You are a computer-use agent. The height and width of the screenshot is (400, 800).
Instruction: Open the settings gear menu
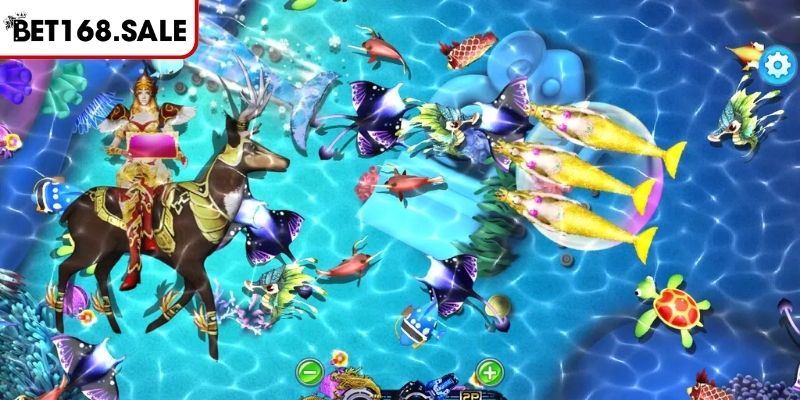pos(774,66)
